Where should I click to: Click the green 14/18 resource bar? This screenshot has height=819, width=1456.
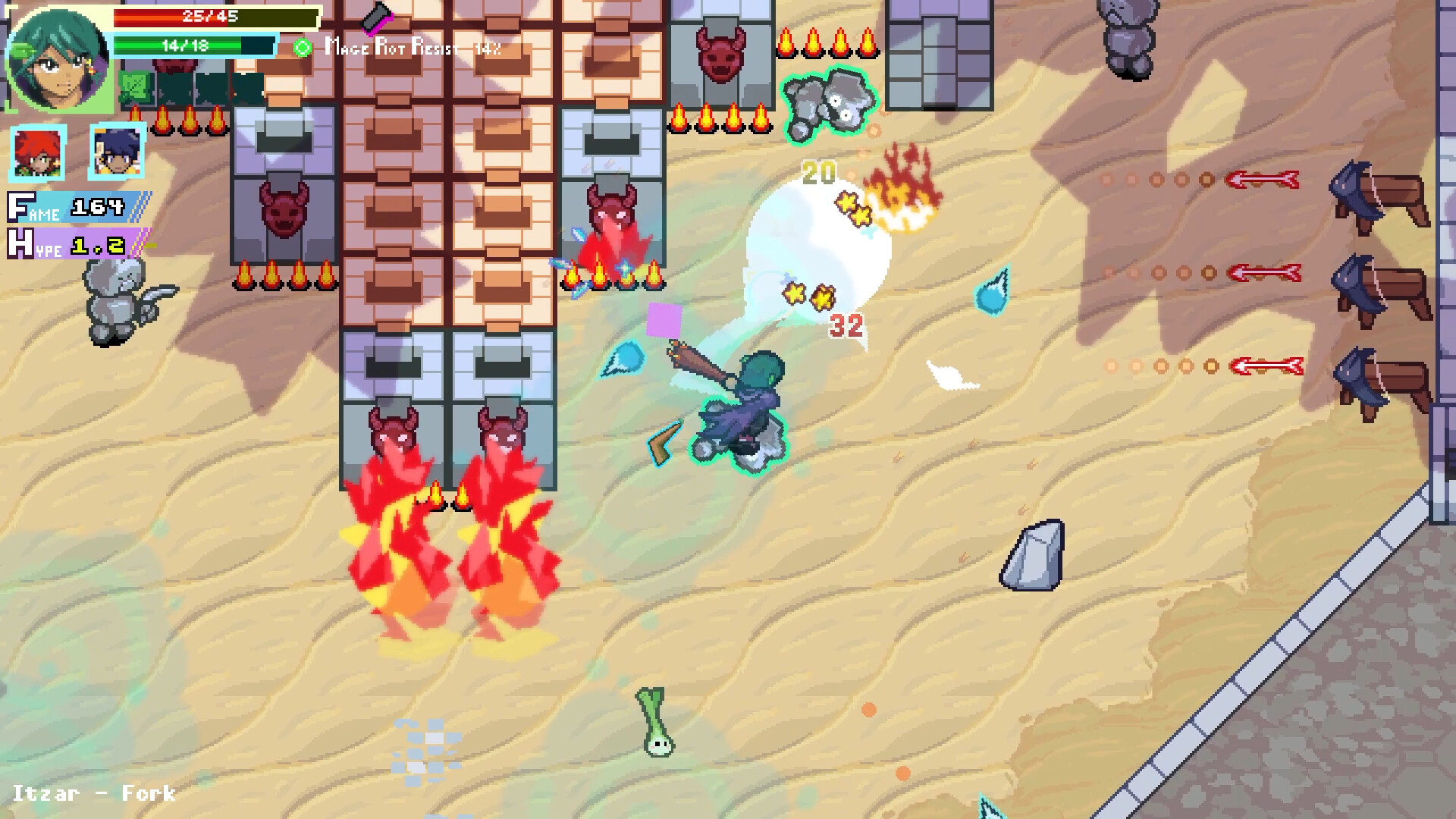click(x=190, y=46)
